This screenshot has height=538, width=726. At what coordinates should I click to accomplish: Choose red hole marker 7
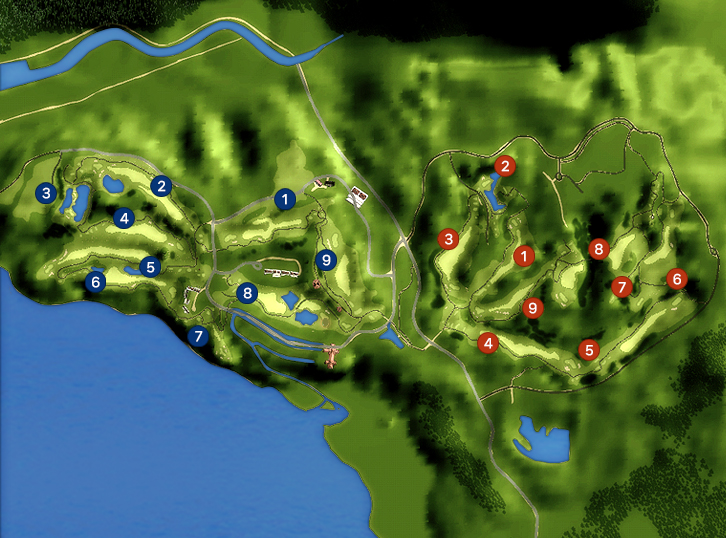tap(622, 287)
